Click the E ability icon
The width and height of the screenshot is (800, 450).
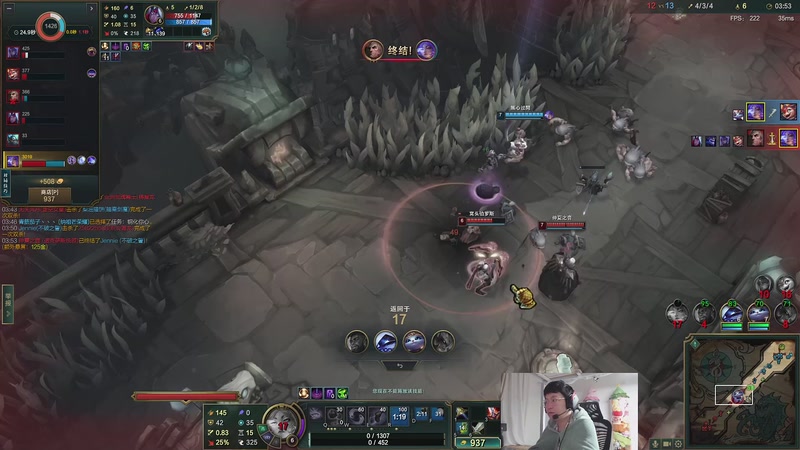pos(378,415)
